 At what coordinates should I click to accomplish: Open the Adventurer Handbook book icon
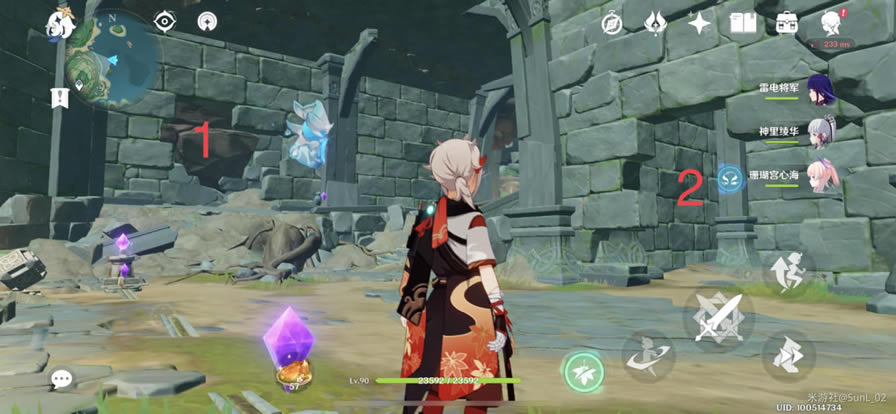click(x=743, y=23)
